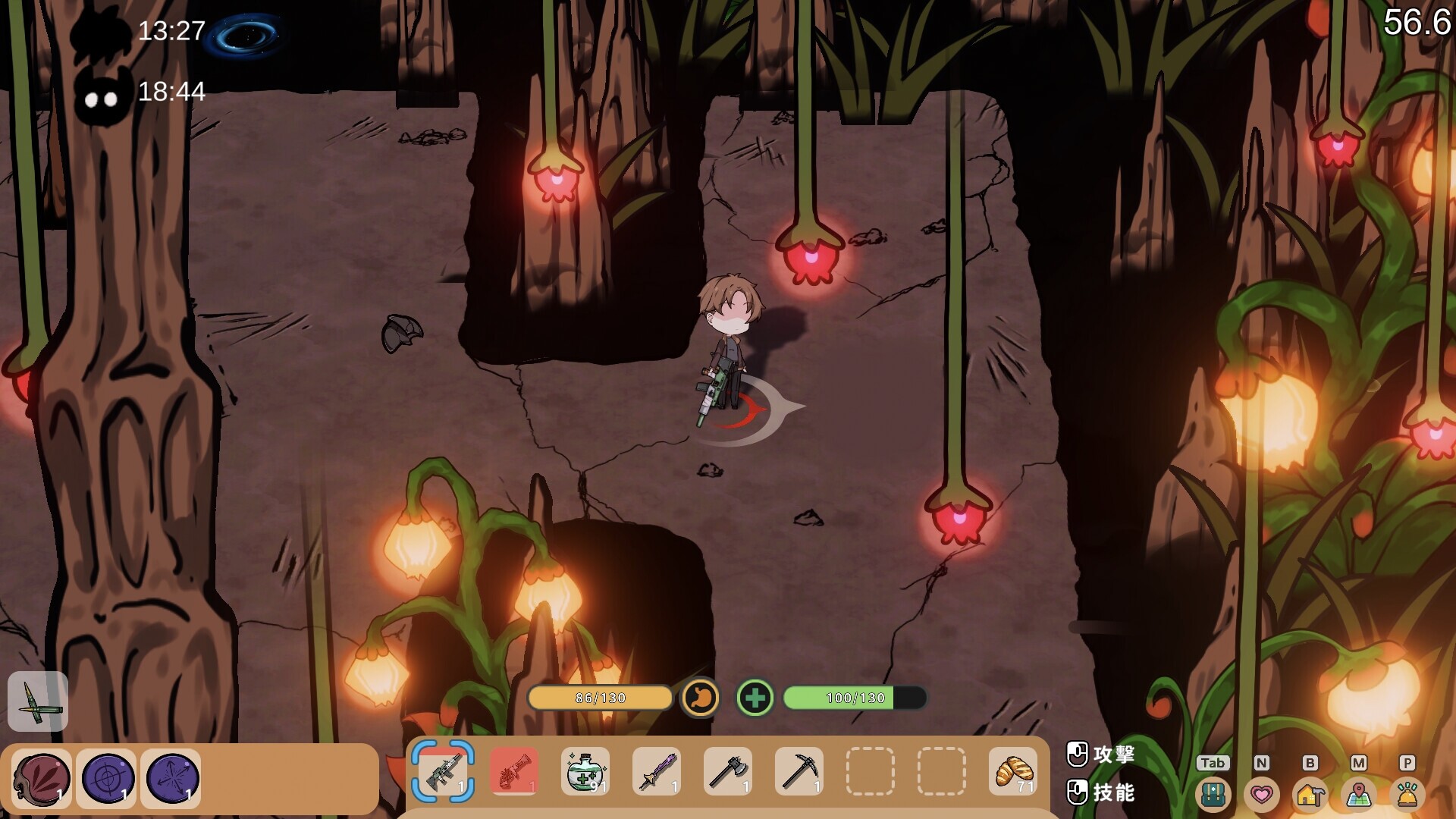Click the orange stomach hunger icon

(700, 698)
